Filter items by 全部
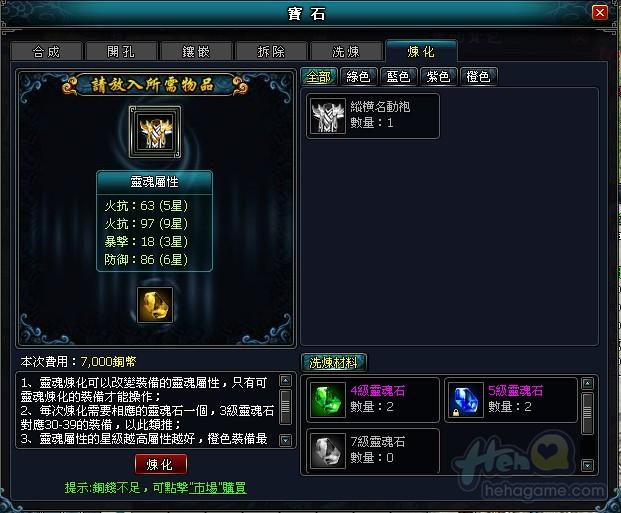The width and height of the screenshot is (621, 513). tap(319, 76)
